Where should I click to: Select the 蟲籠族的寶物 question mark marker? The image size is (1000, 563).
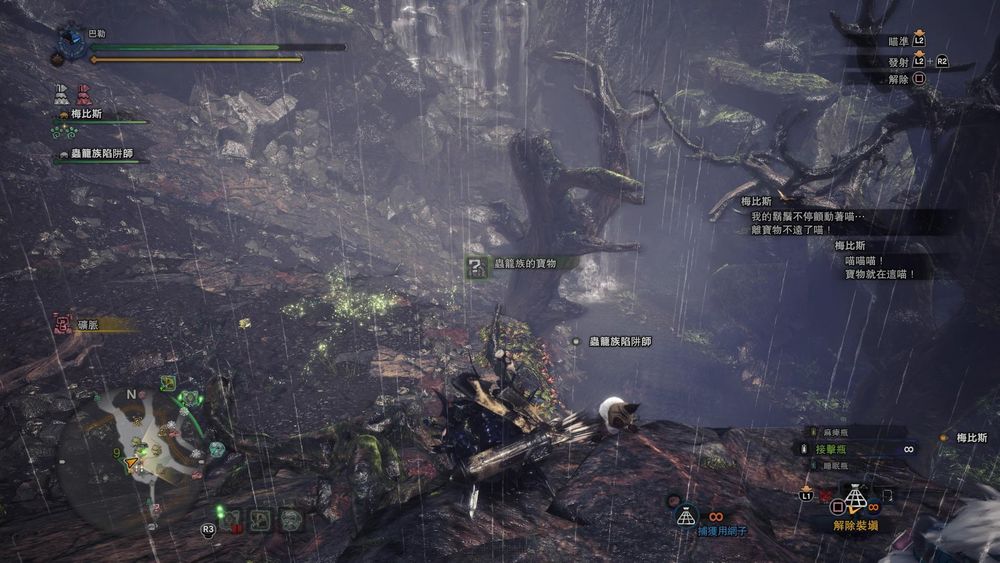pyautogui.click(x=477, y=264)
